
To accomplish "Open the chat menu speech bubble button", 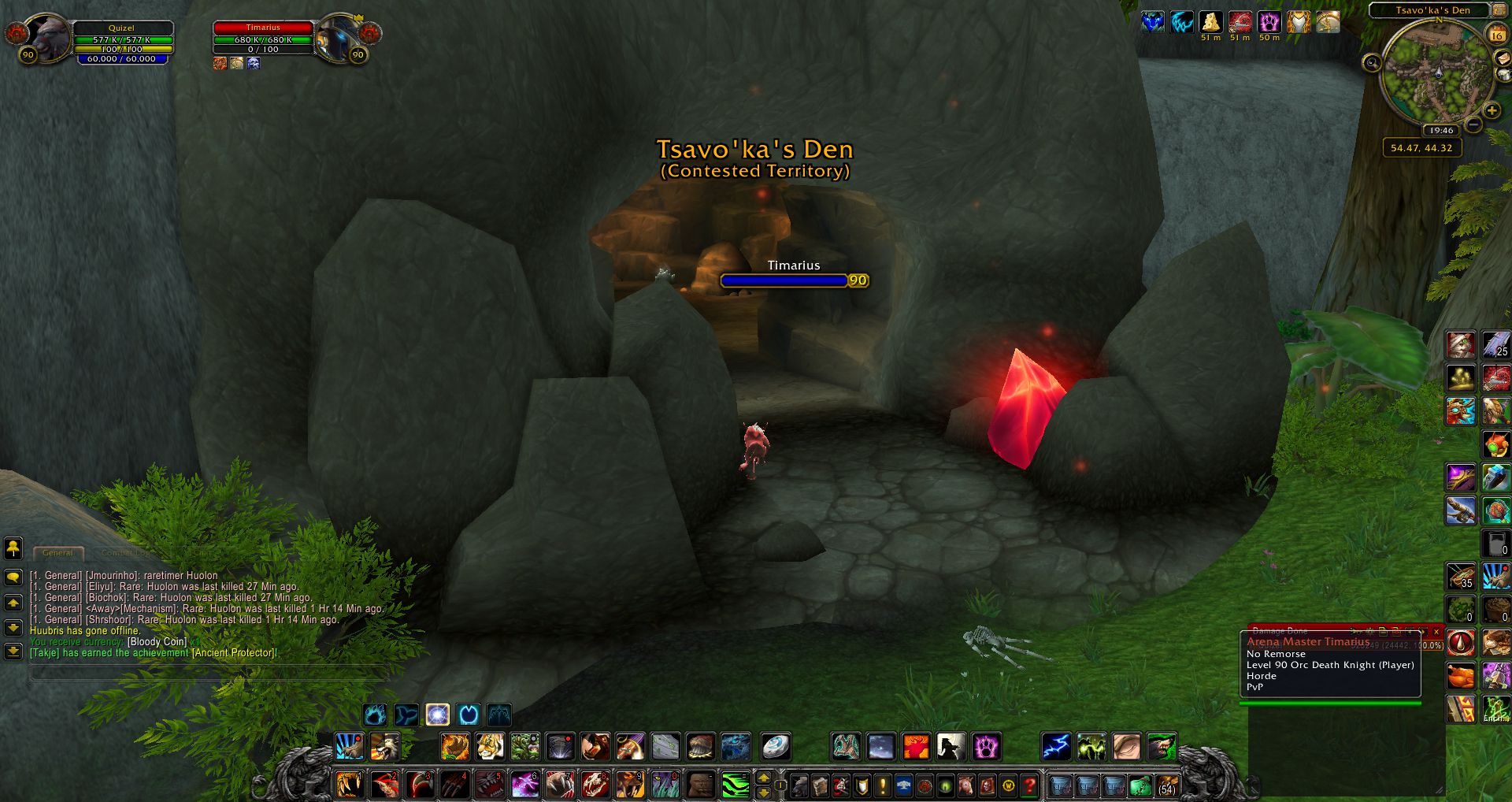I will [13, 577].
